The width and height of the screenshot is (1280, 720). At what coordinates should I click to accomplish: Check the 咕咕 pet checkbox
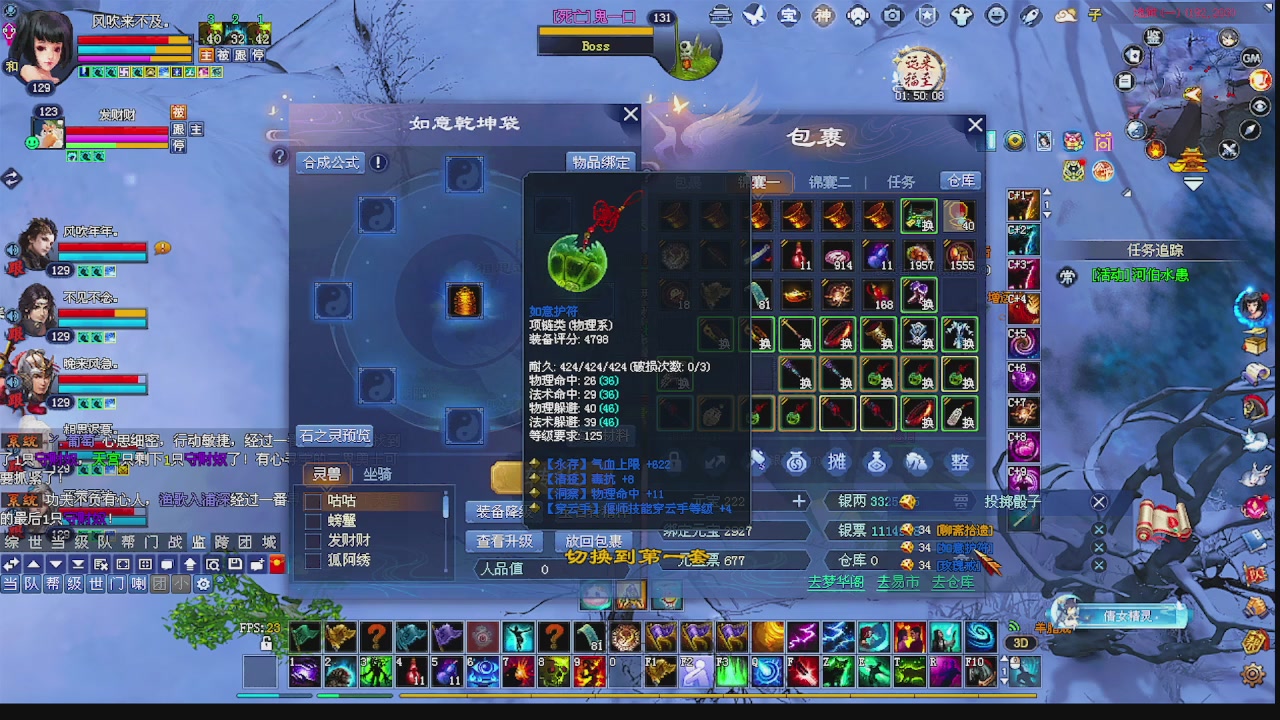pos(313,503)
